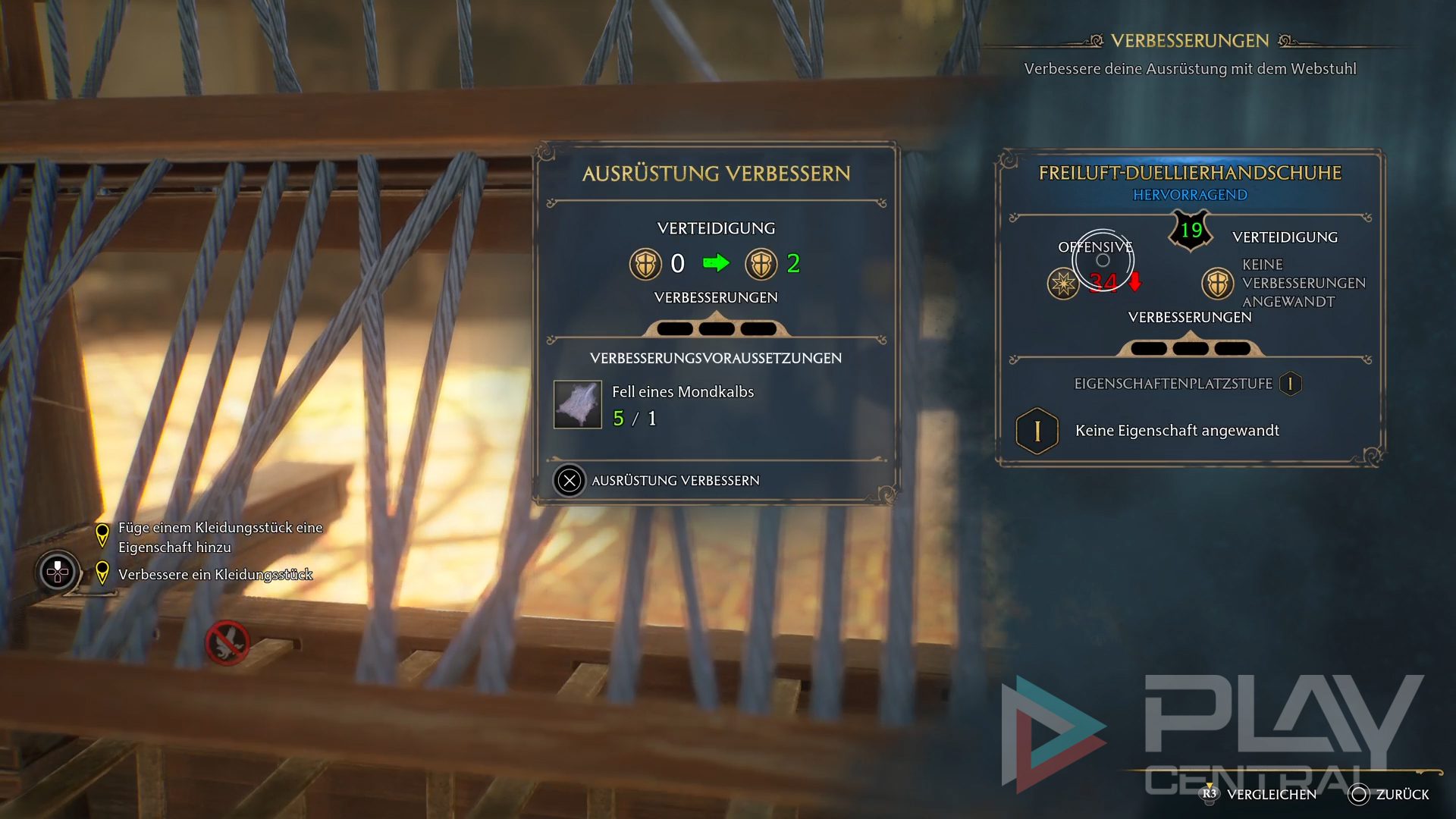The width and height of the screenshot is (1456, 819).
Task: Go back with Zurück
Action: pos(1389,794)
